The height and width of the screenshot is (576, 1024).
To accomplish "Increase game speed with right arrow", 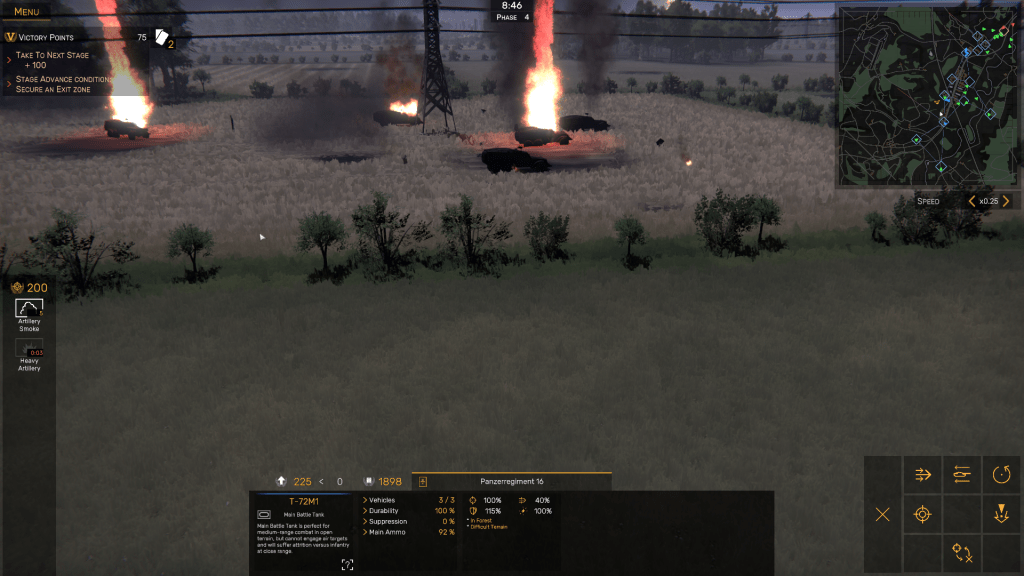I will pos(1006,201).
